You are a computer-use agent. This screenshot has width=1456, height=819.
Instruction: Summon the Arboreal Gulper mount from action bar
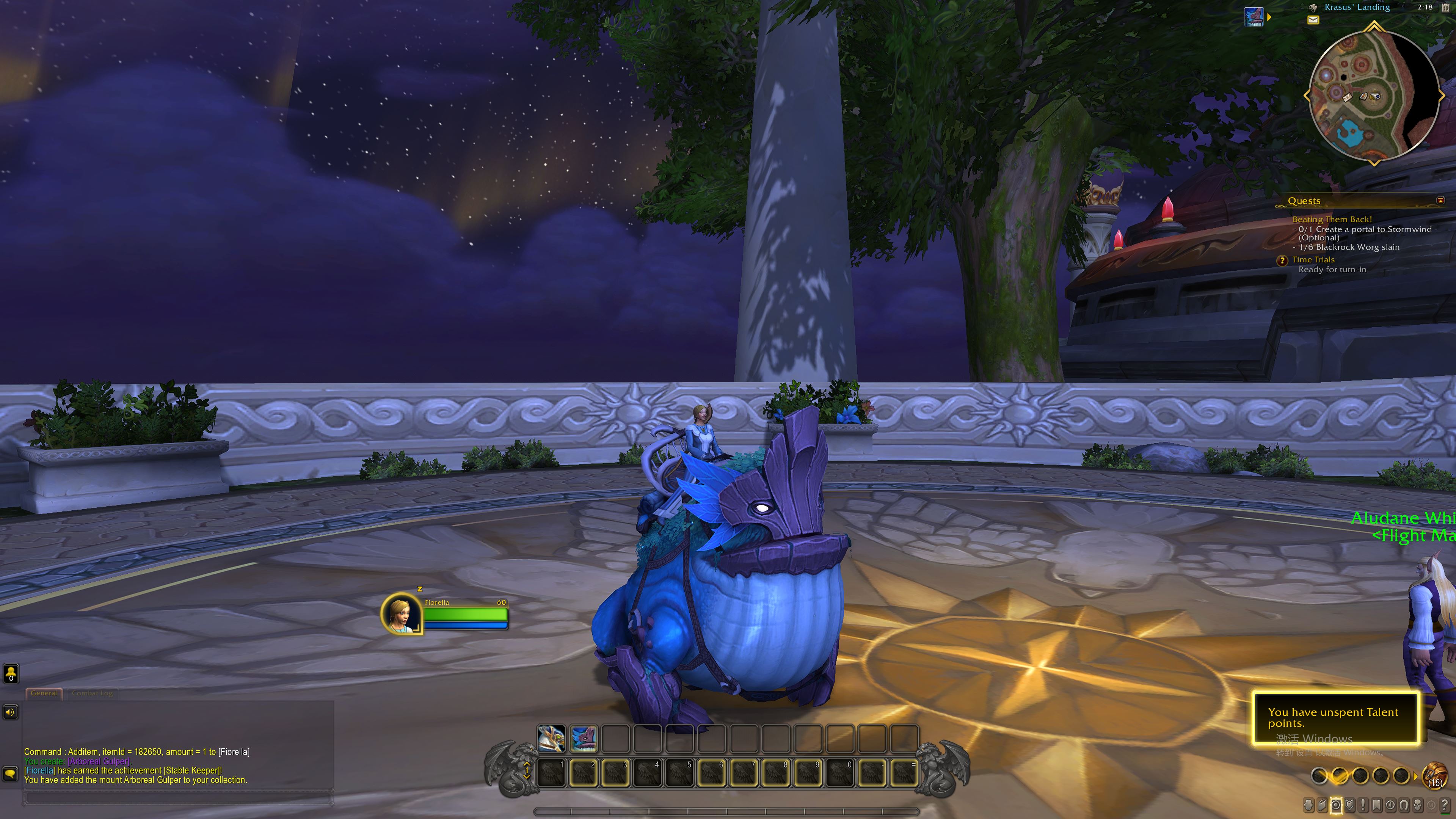click(583, 738)
